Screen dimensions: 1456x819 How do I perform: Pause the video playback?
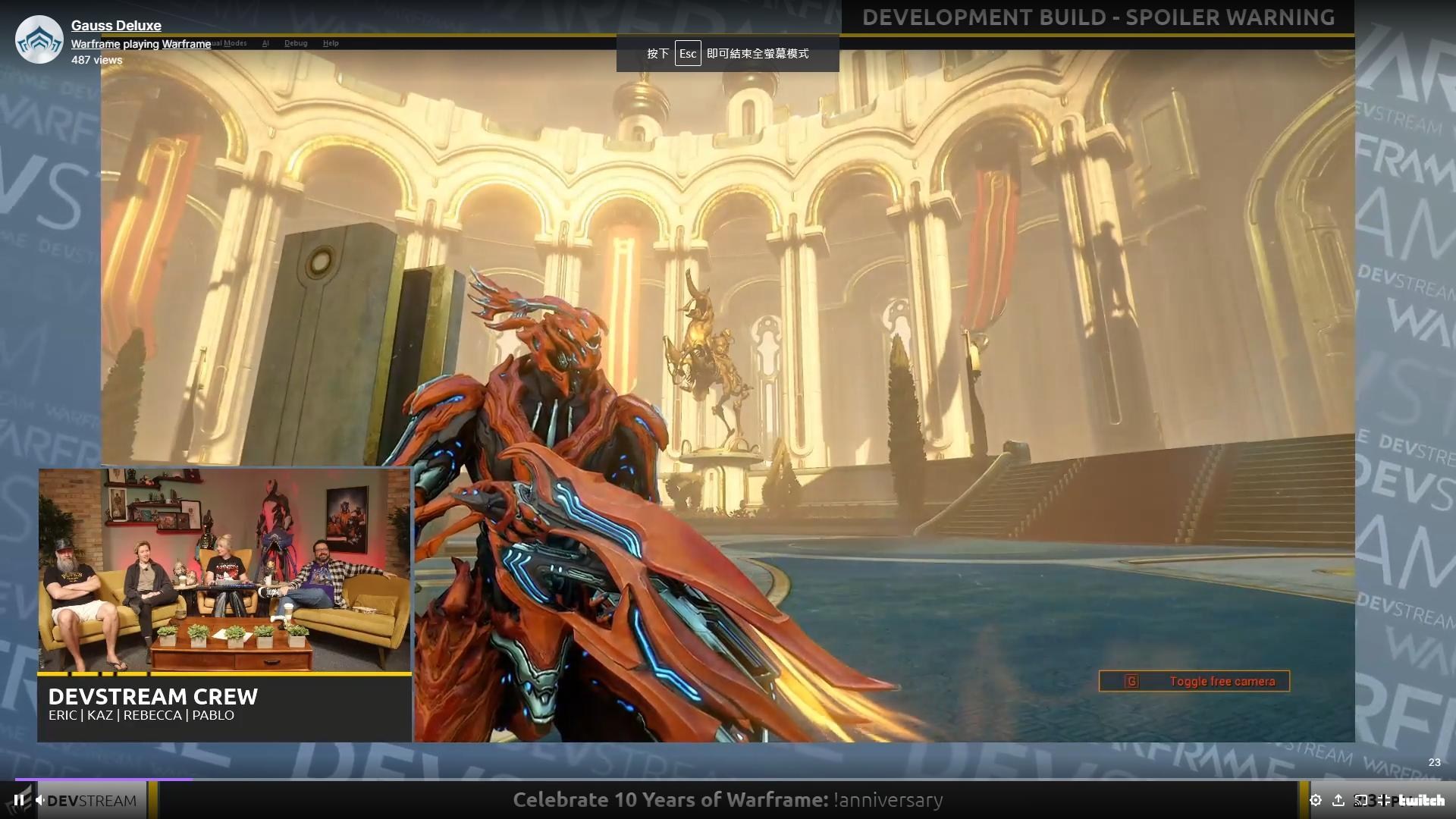pos(18,799)
